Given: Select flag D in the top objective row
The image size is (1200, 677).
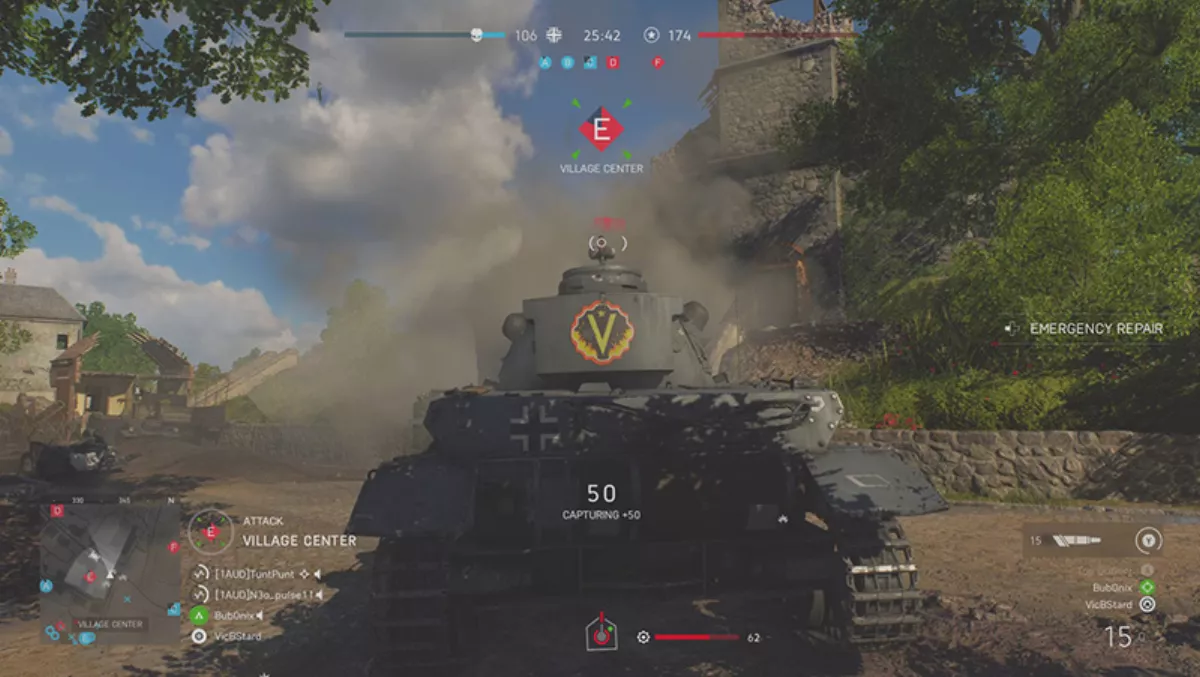Looking at the screenshot, I should pos(613,62).
